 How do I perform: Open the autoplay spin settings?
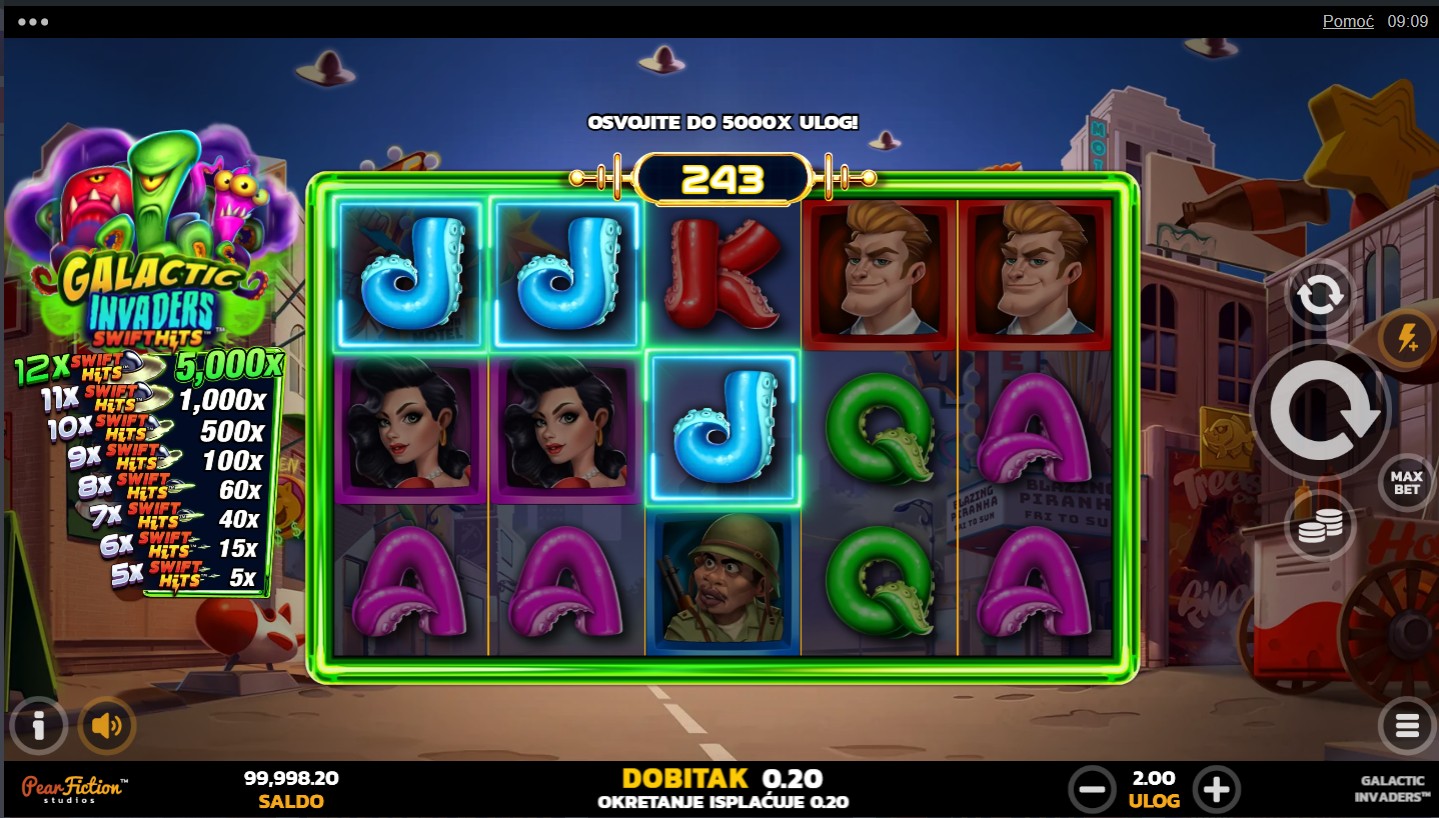pos(1319,295)
